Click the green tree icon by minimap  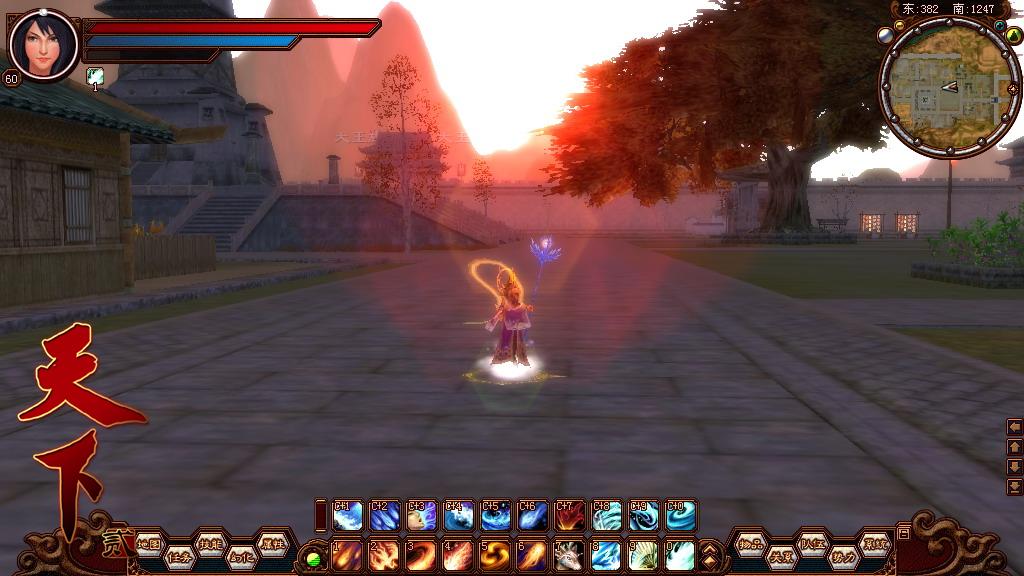pos(1012,36)
